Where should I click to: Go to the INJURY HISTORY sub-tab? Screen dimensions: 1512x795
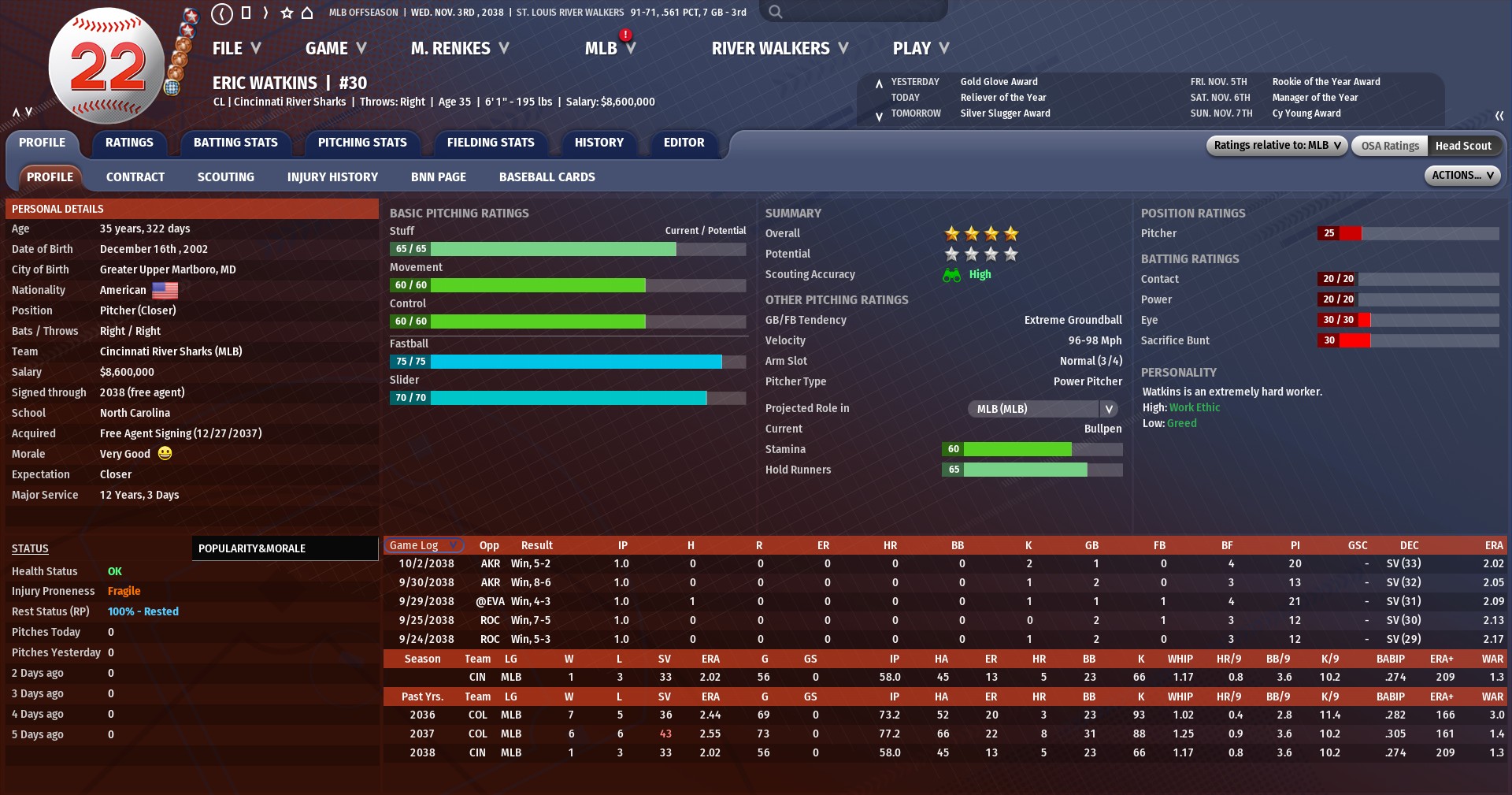pyautogui.click(x=332, y=177)
